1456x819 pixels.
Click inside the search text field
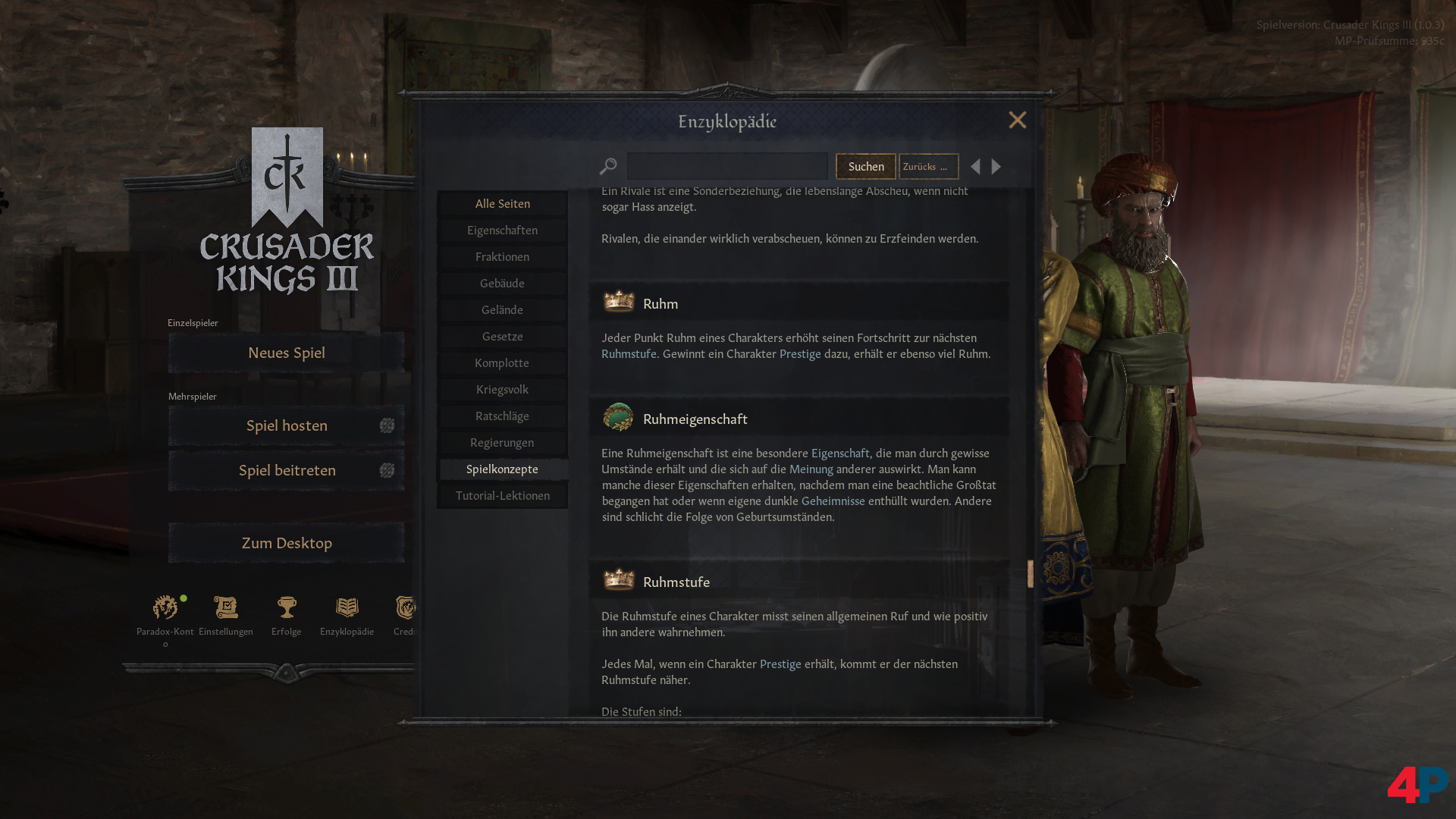pos(726,165)
